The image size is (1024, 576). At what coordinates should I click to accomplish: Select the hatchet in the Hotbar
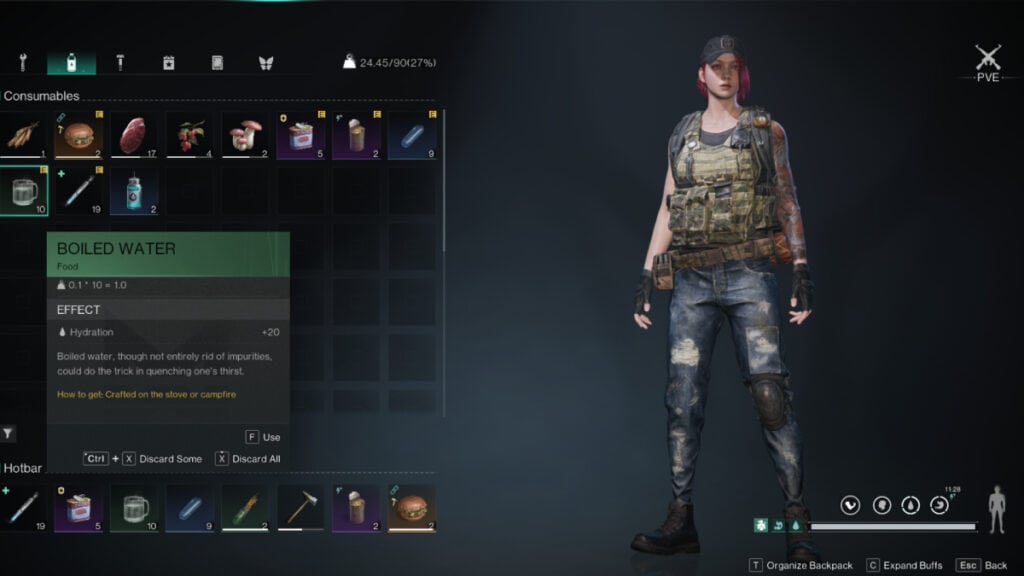coord(300,508)
